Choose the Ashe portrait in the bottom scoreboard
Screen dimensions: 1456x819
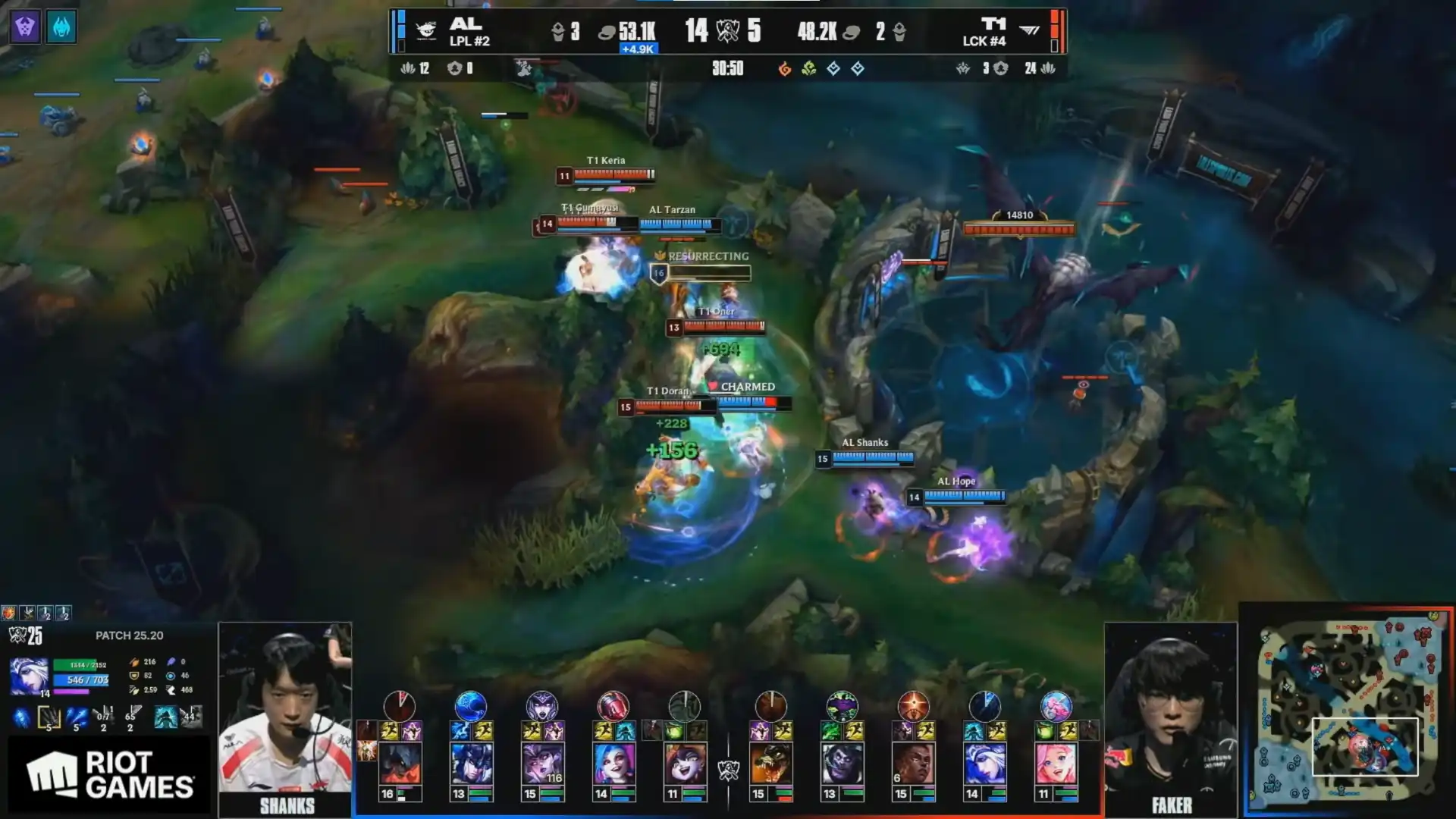(984, 764)
